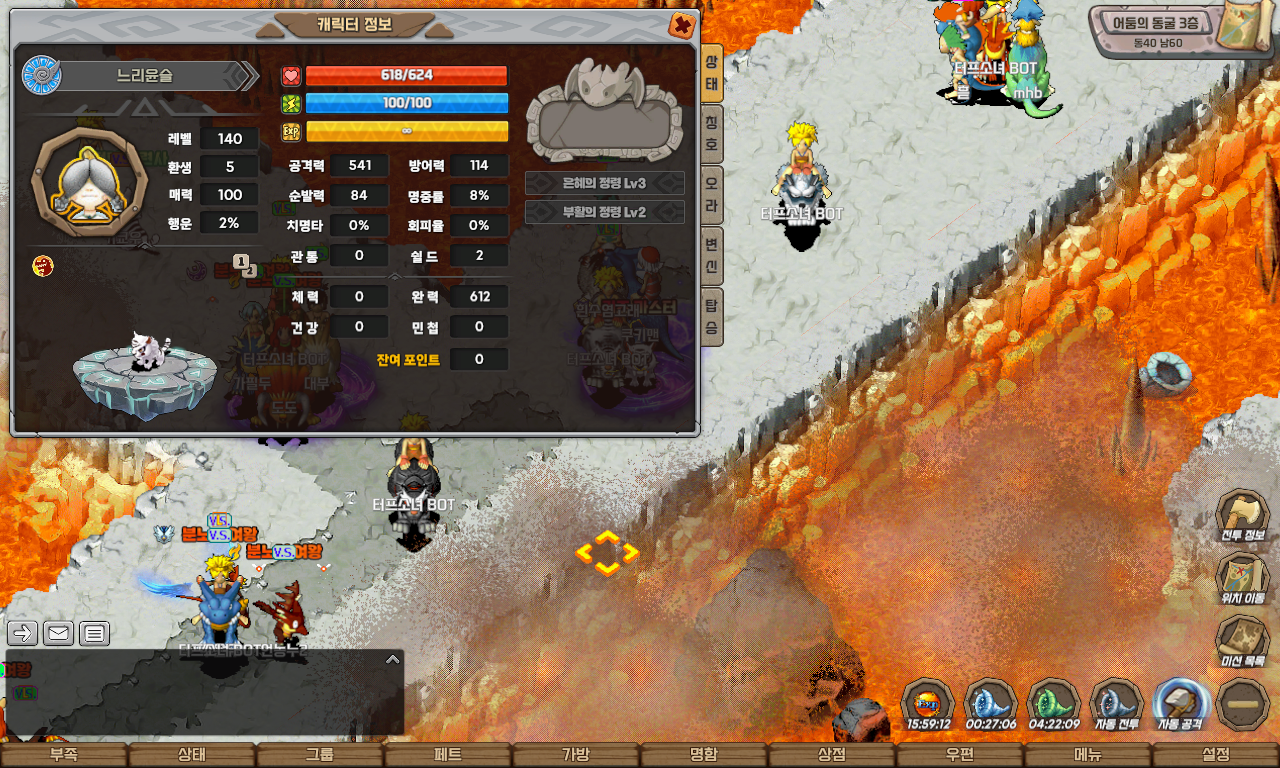Image resolution: width=1280 pixels, height=768 pixels.
Task: Select the 부활의 정령 Lv2 entry
Action: (605, 212)
